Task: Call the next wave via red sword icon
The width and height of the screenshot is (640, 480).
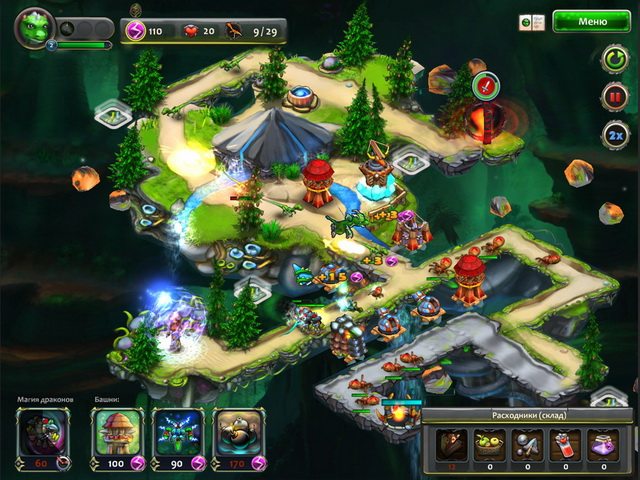Action: (x=486, y=84)
